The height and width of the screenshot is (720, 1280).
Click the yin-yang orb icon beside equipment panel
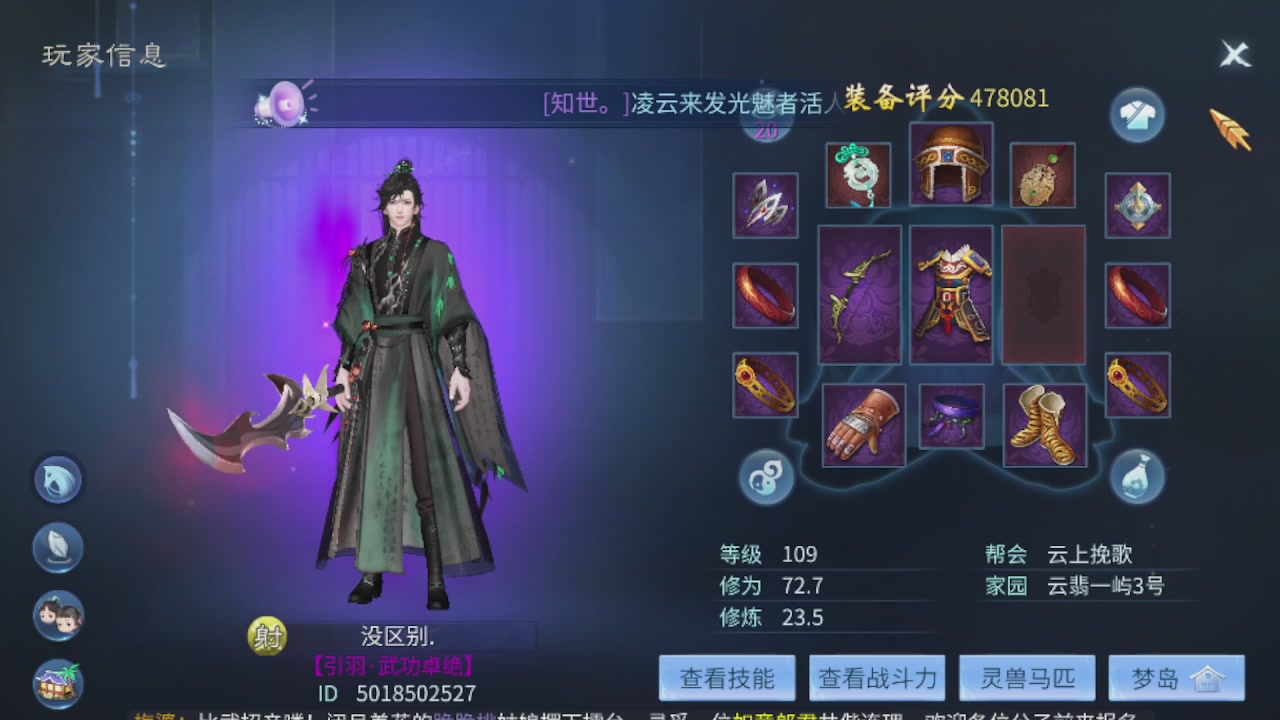pyautogui.click(x=766, y=478)
